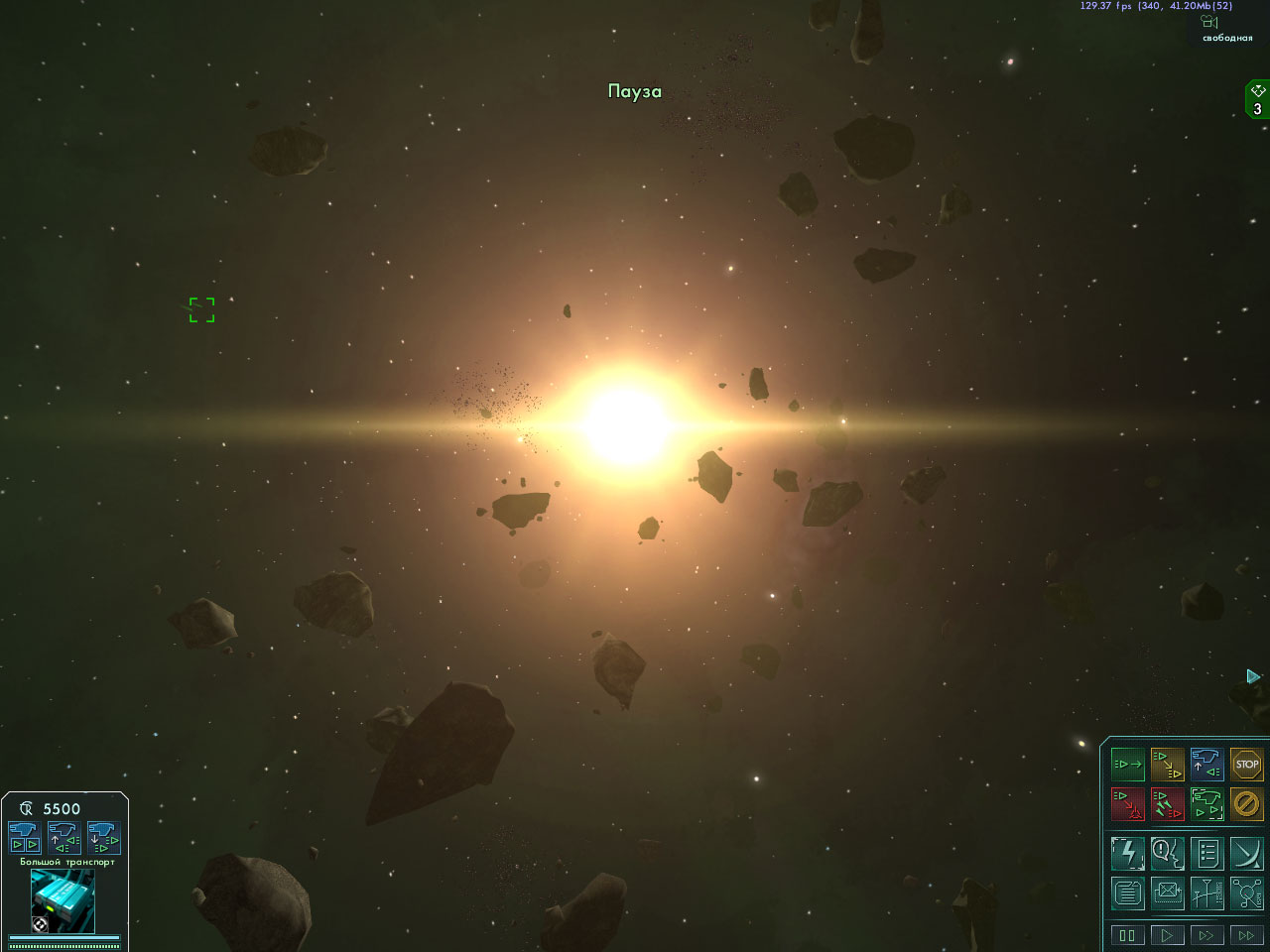Screen dimensions: 1270x952
Task: Pause the game with the pause button
Action: (x=1127, y=934)
